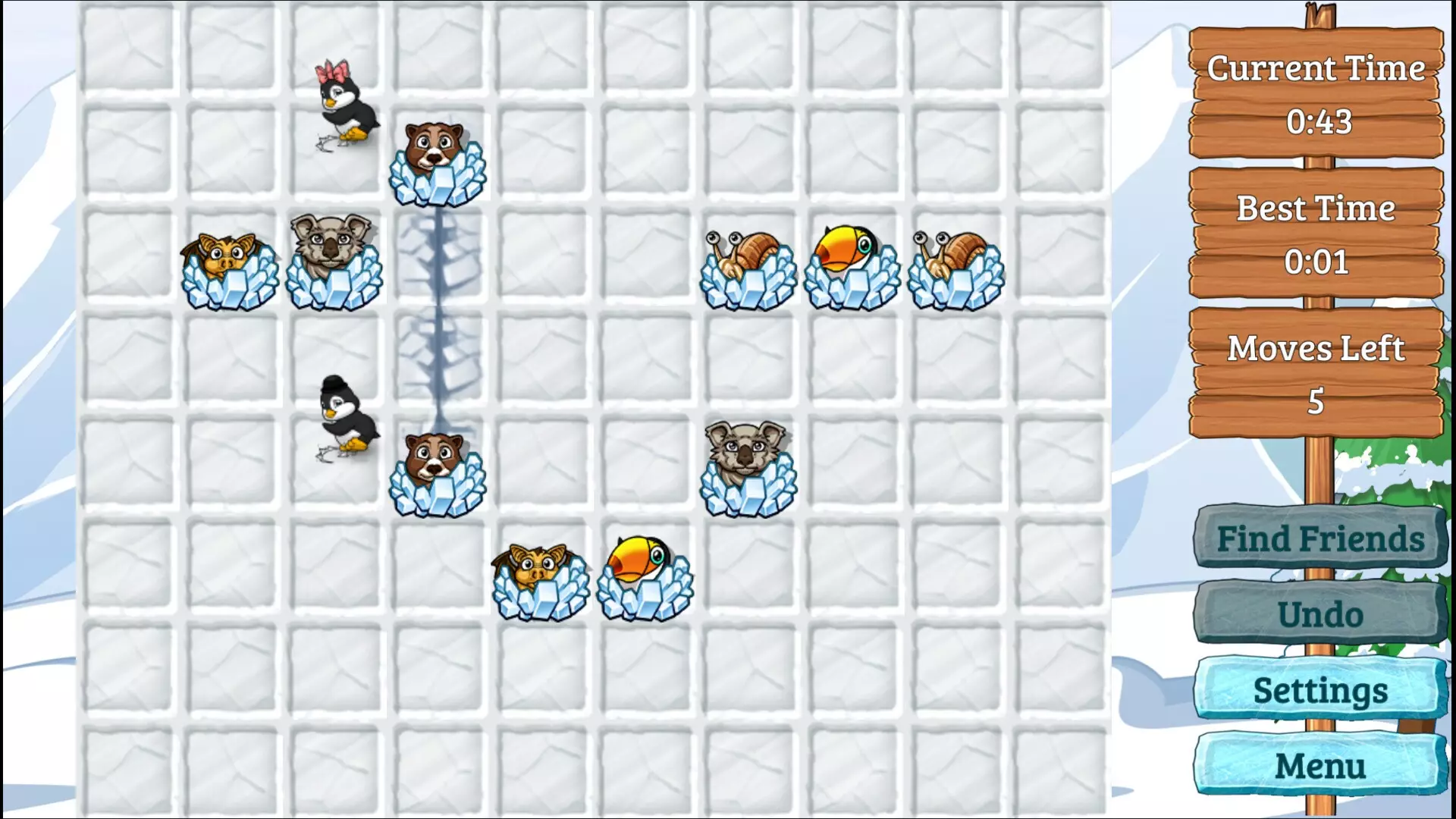Select the penguin wearing a black hat

click(345, 417)
